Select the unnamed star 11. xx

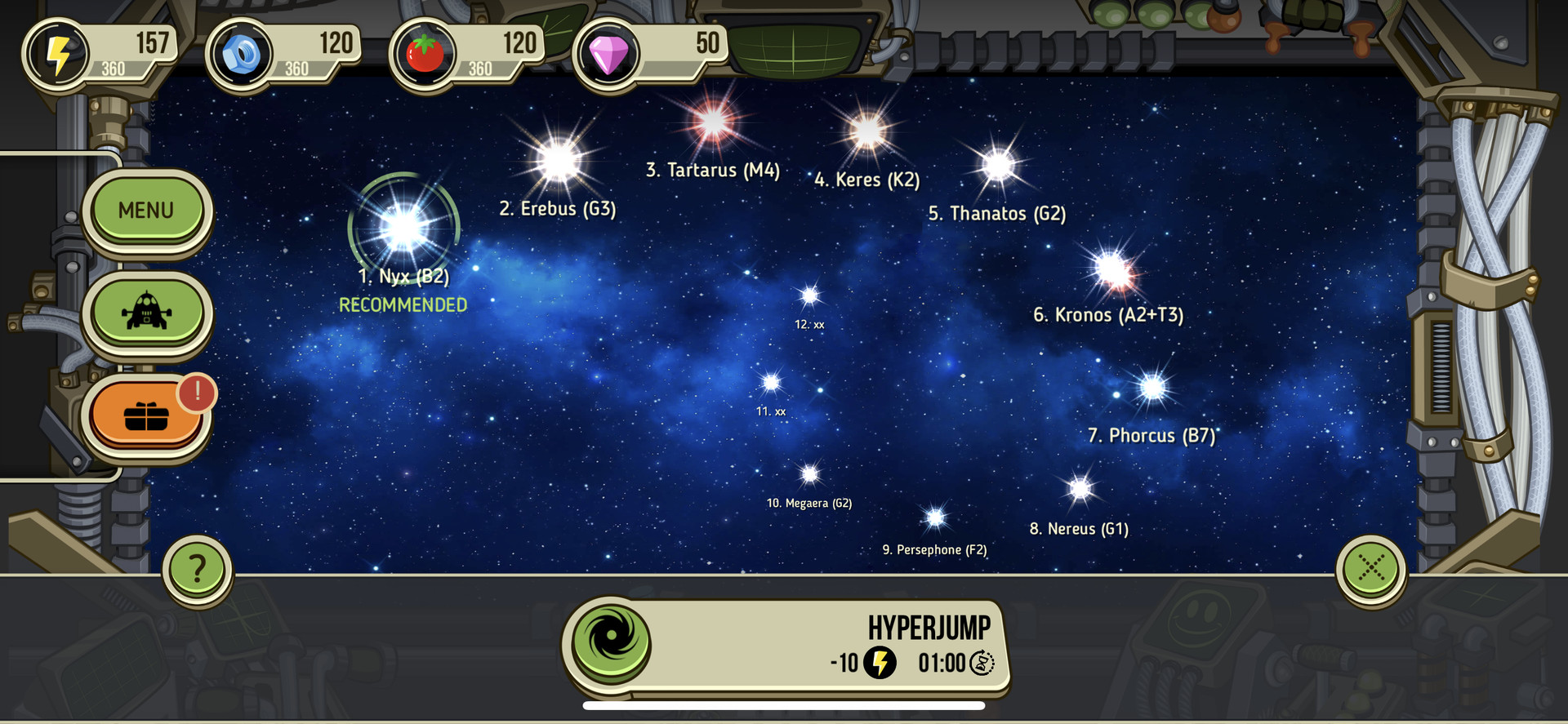[x=771, y=382]
